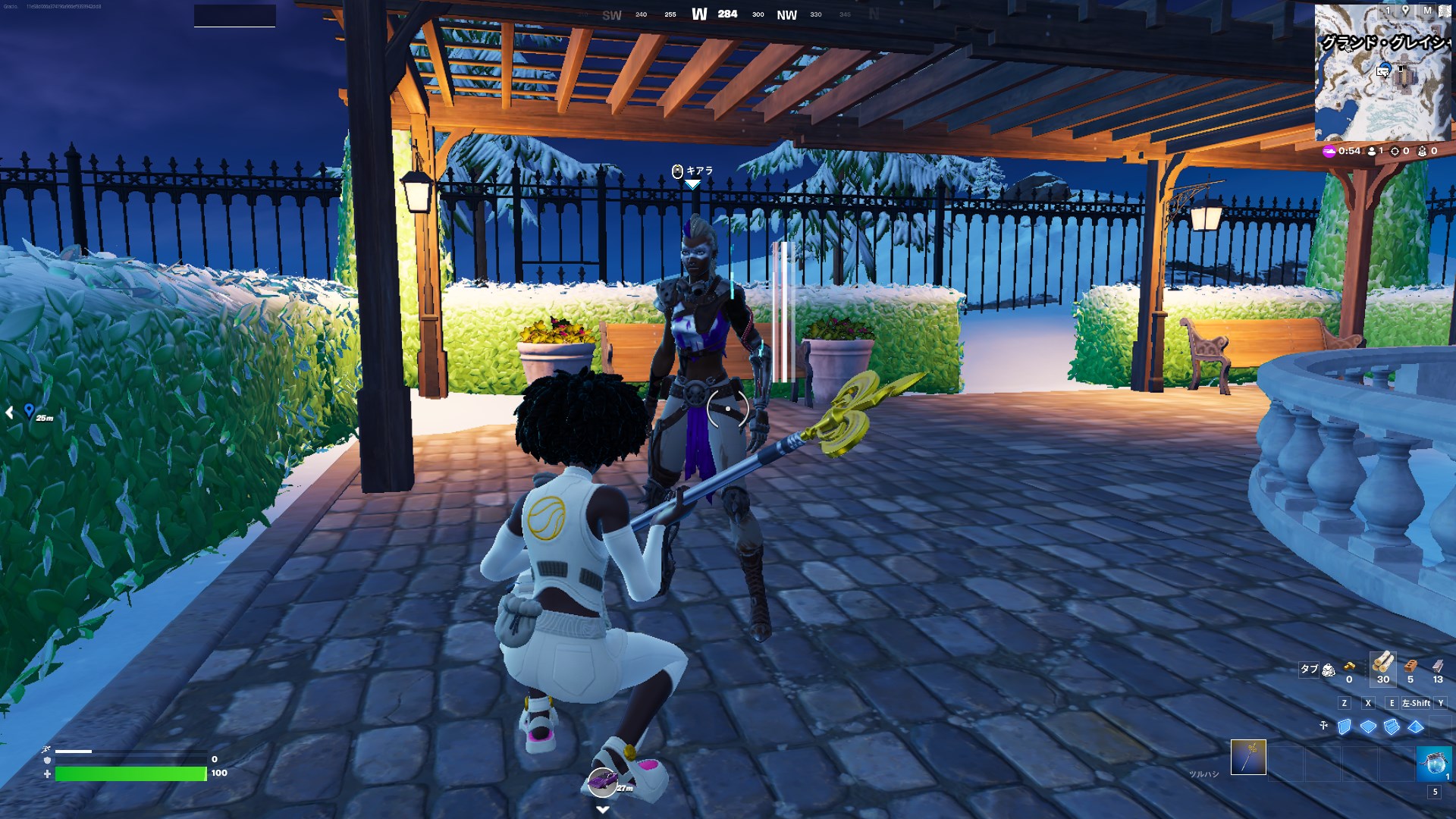Select wood building material
The image size is (1456, 819).
pos(1382,664)
